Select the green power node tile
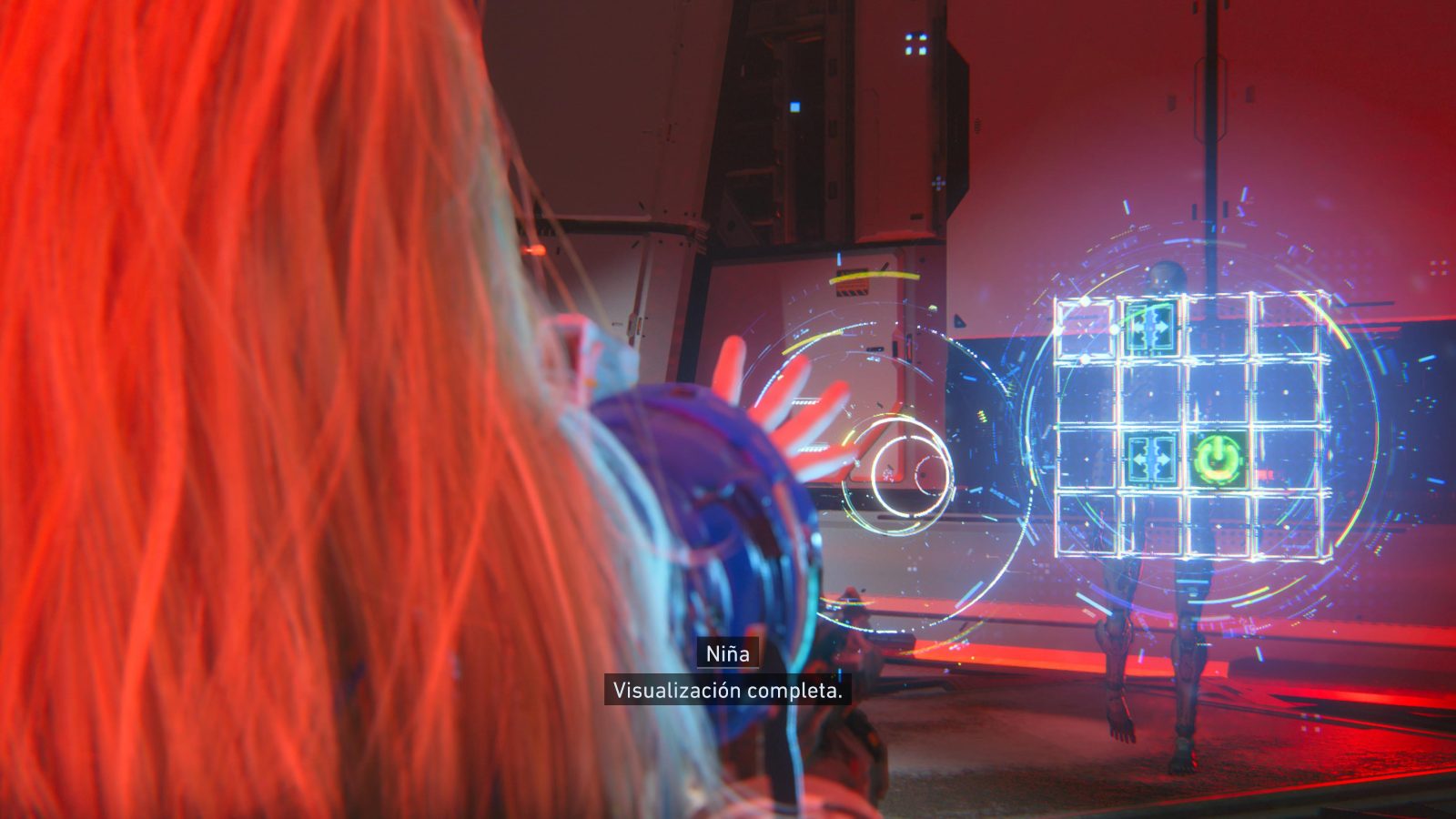The height and width of the screenshot is (819, 1456). (1218, 458)
